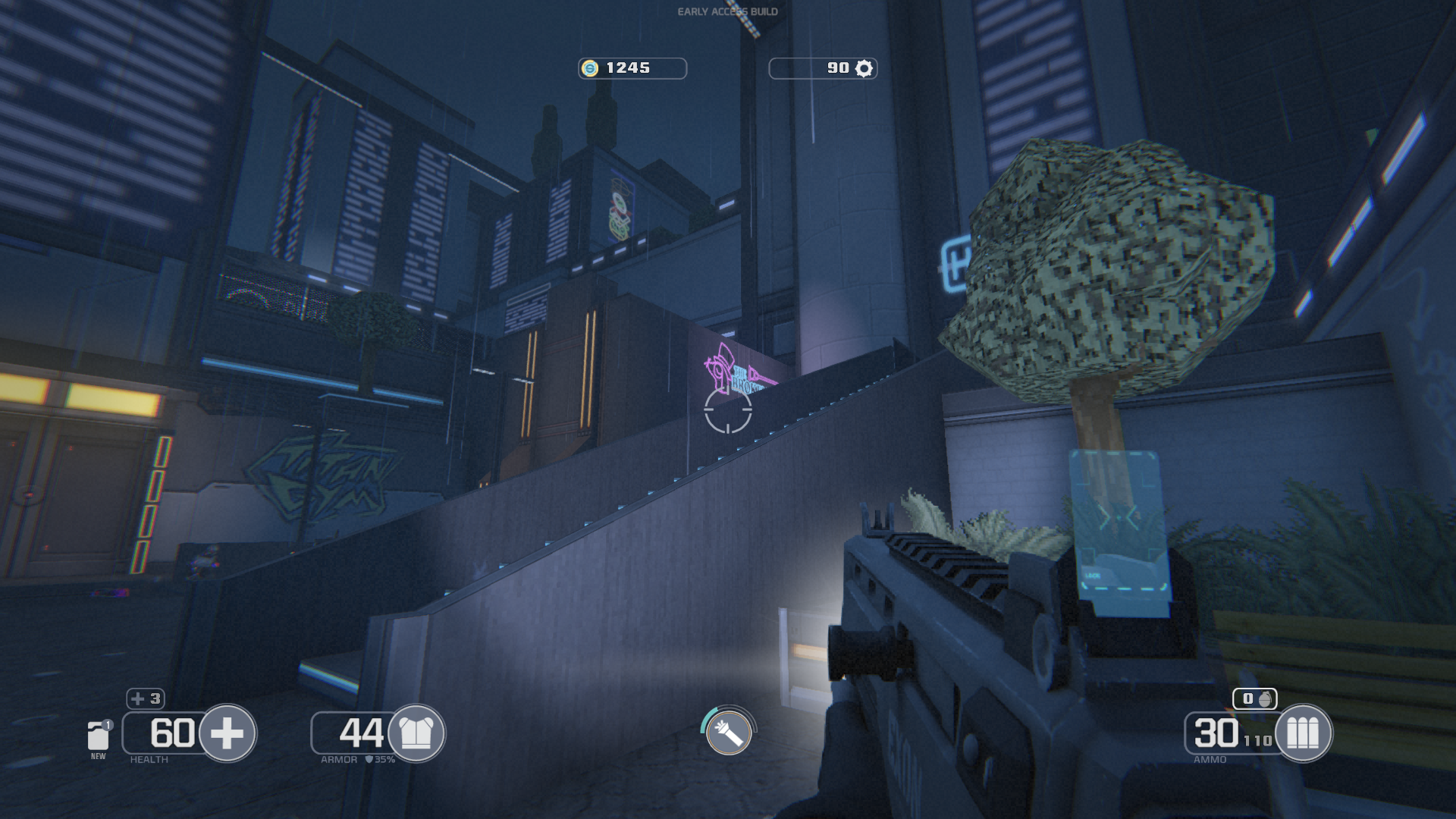The image size is (1456, 819).
Task: Click the armor vest icon
Action: point(416,733)
